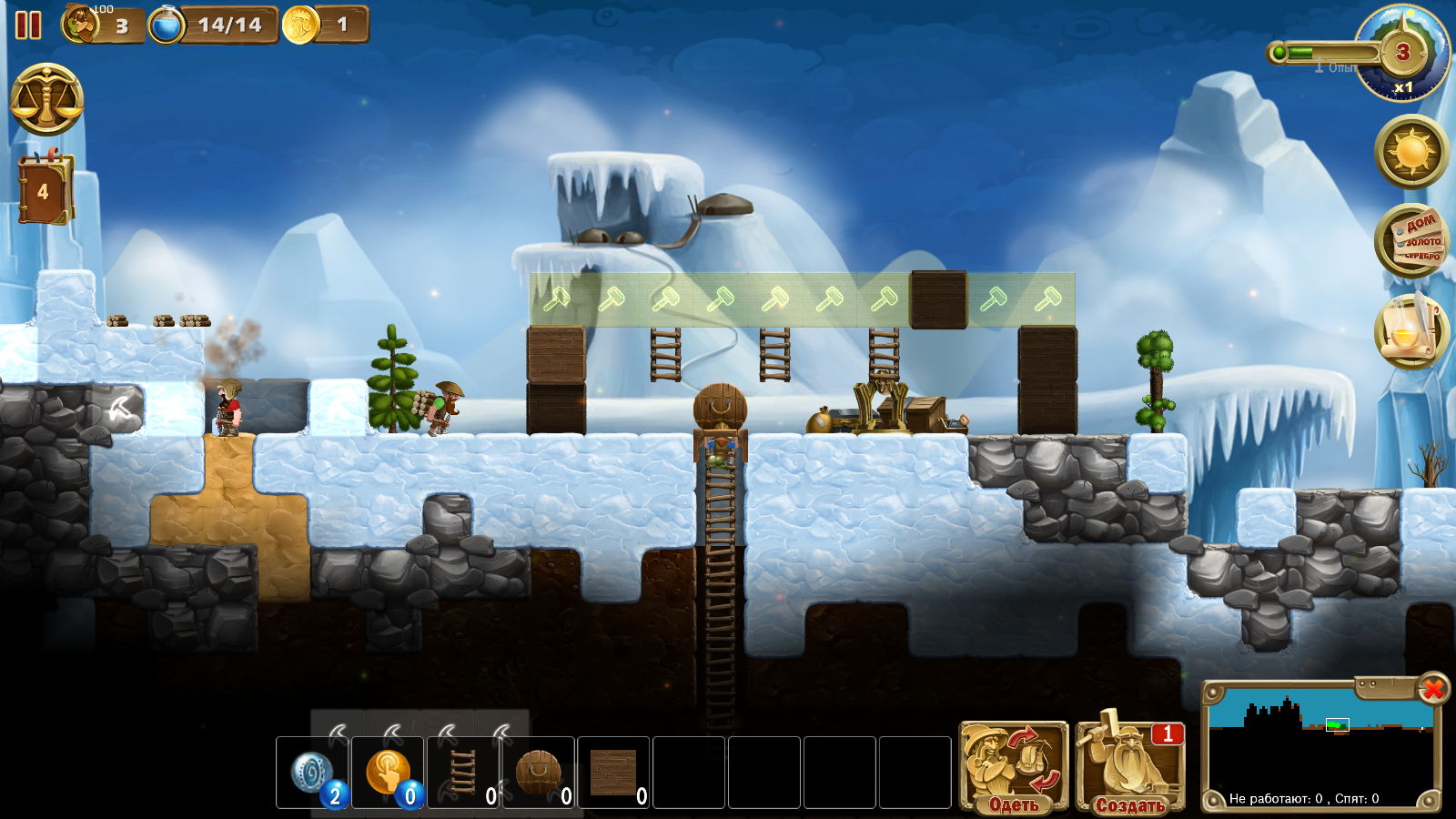Select the wooden wall block slot
This screenshot has width=1456, height=819.
[613, 773]
